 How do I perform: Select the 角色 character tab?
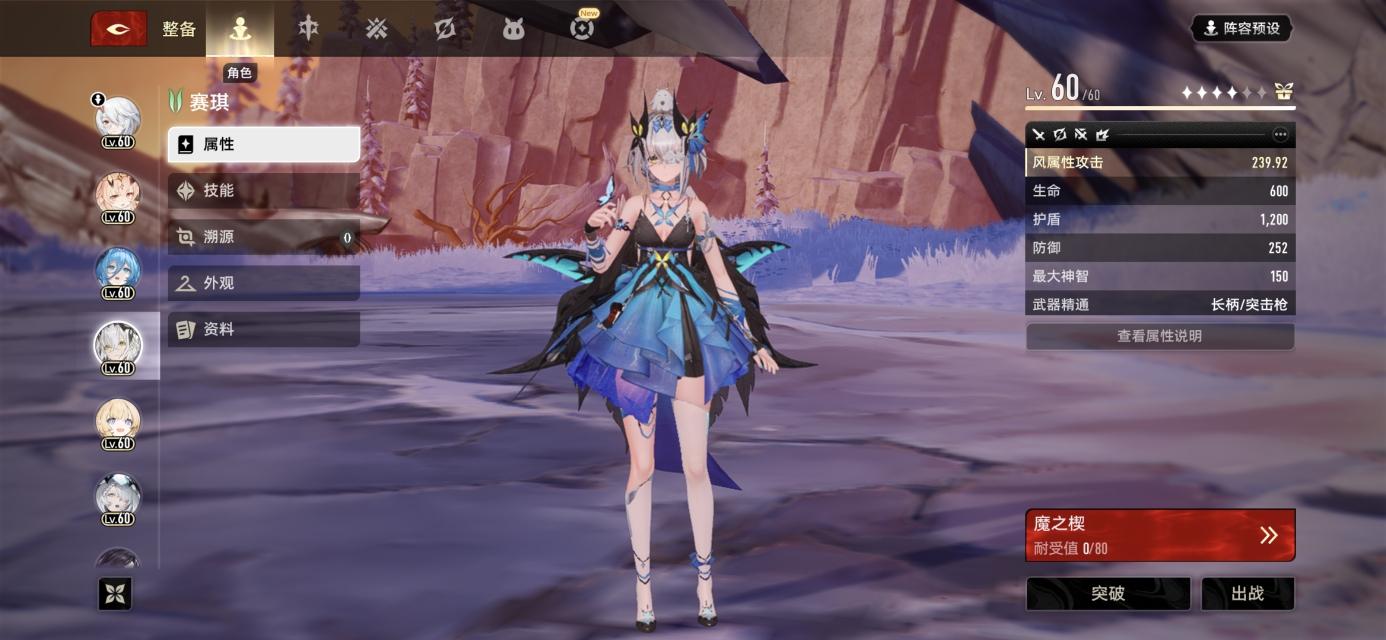point(239,30)
